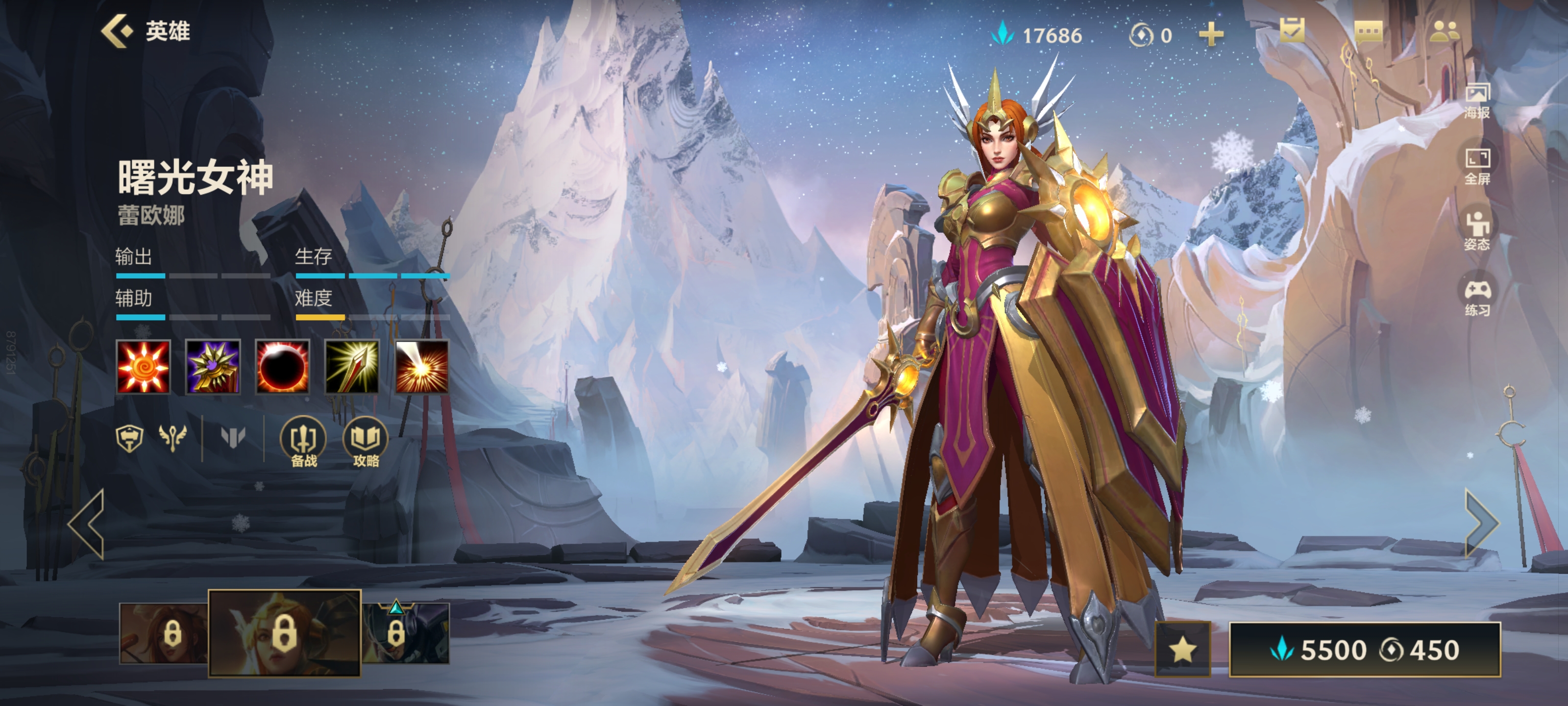
Task: Select the golden shield ability icon
Action: [213, 366]
